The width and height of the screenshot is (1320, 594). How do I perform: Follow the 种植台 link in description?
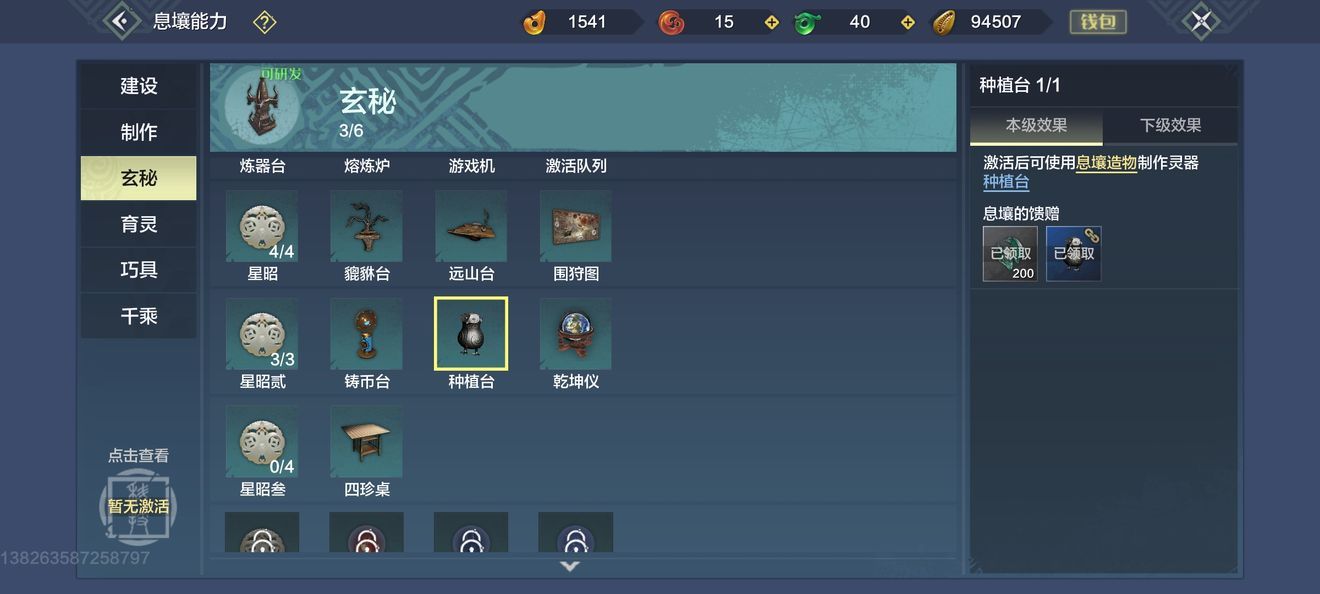coord(1006,182)
